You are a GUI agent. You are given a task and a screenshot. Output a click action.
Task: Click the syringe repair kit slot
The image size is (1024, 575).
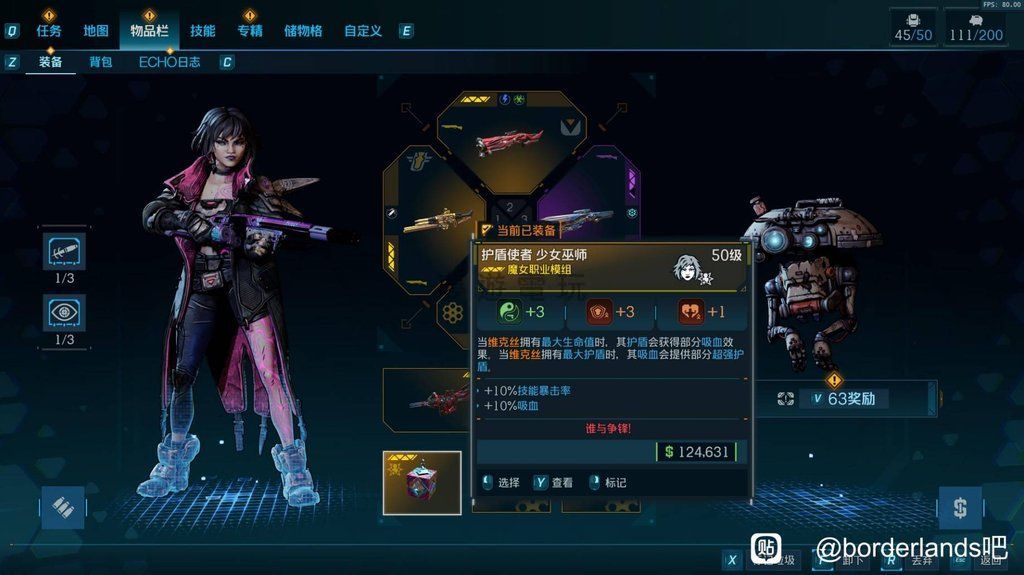tap(64, 252)
